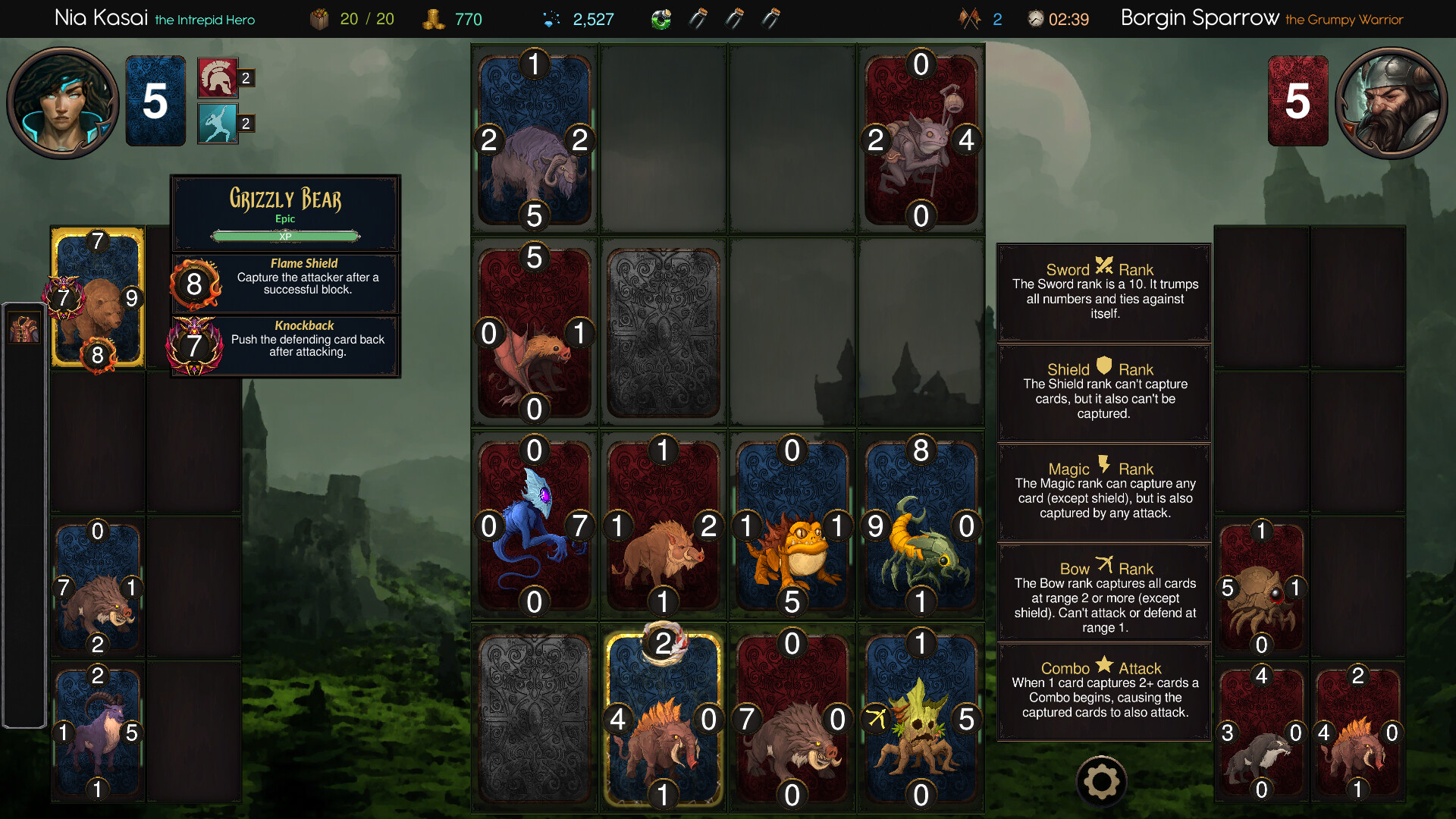This screenshot has height=819, width=1456.
Task: Click the XP progress bar on the Grizzly Bear tooltip
Action: (x=286, y=235)
